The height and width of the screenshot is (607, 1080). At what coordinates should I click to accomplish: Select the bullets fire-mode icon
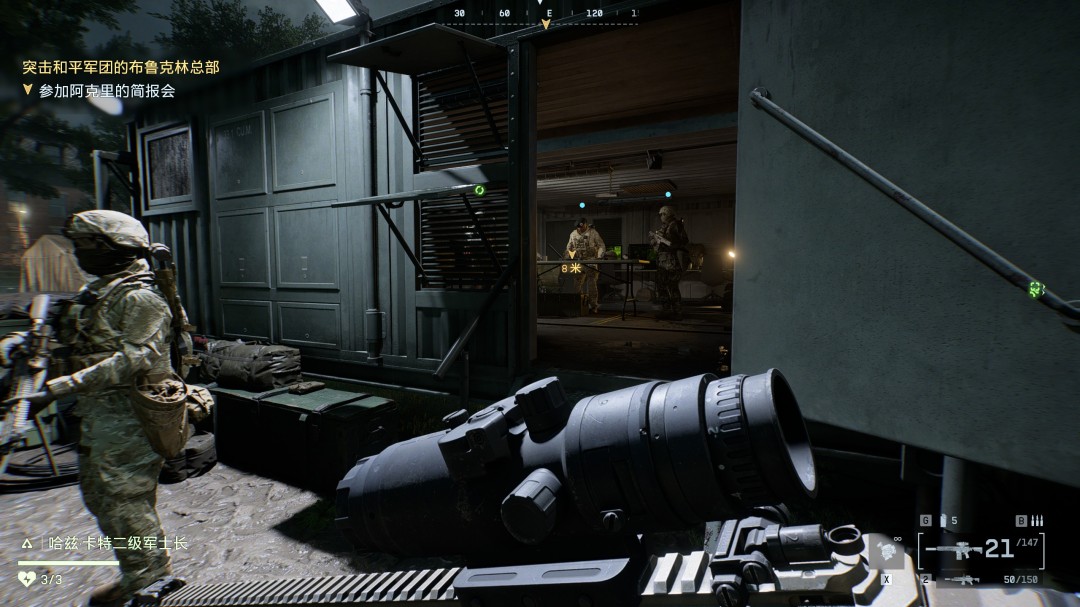click(x=1036, y=520)
